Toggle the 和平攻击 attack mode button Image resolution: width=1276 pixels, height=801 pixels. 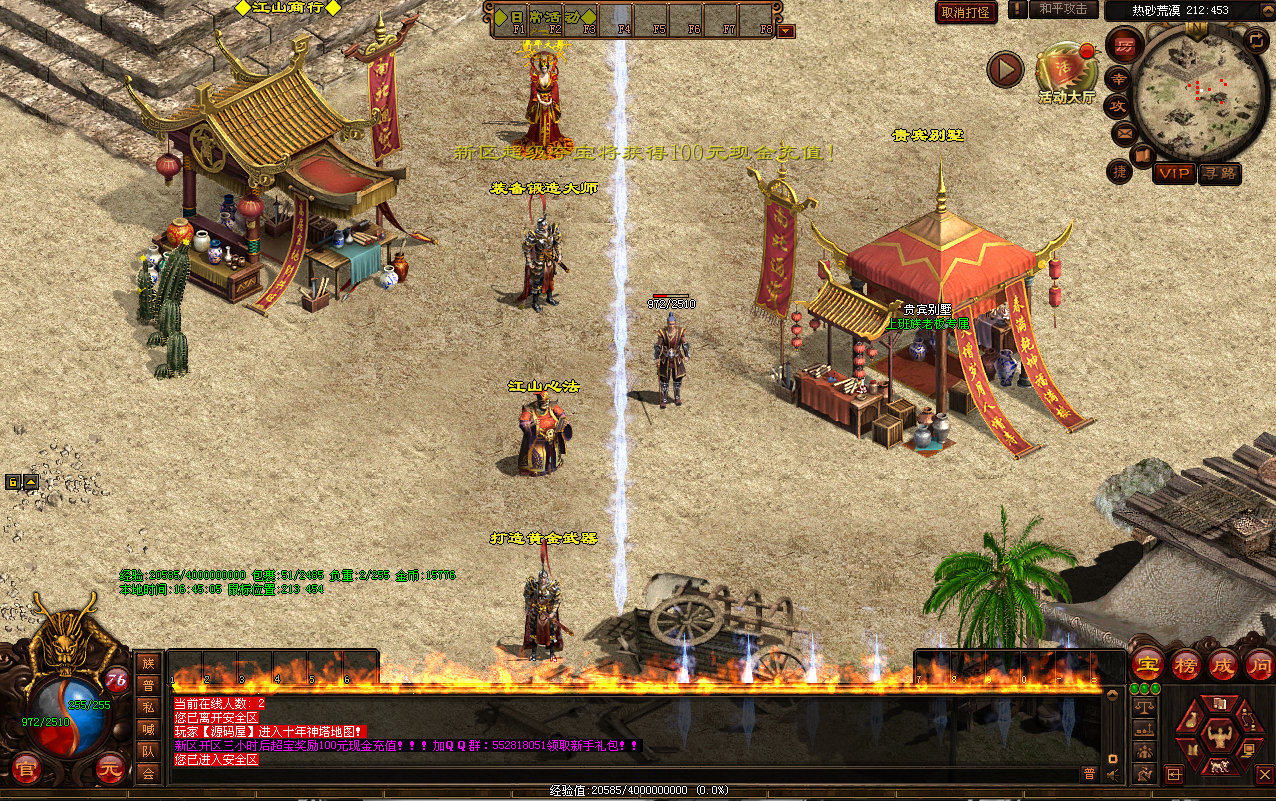pyautogui.click(x=1062, y=10)
